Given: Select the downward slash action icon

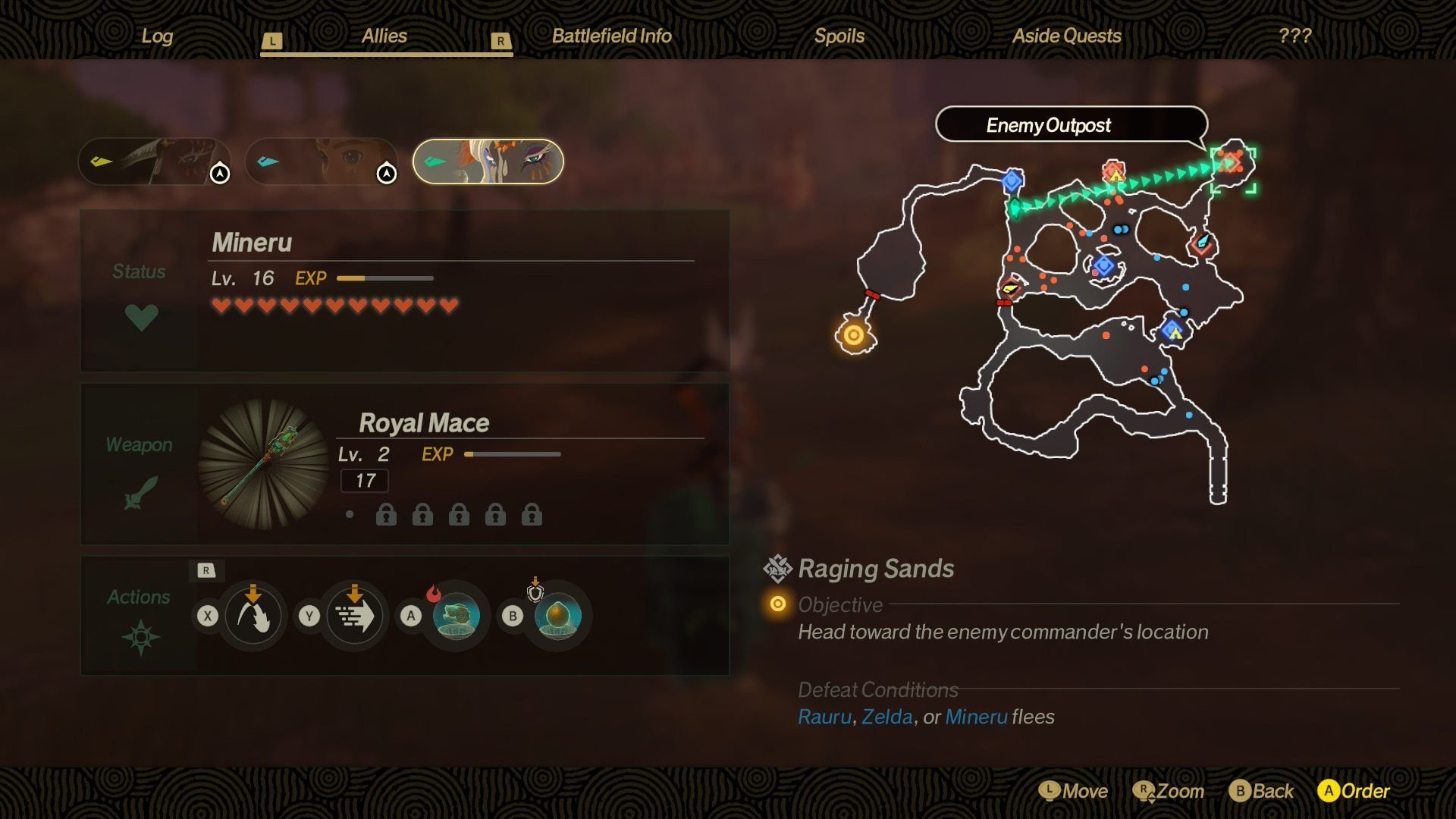Looking at the screenshot, I should coord(253,616).
